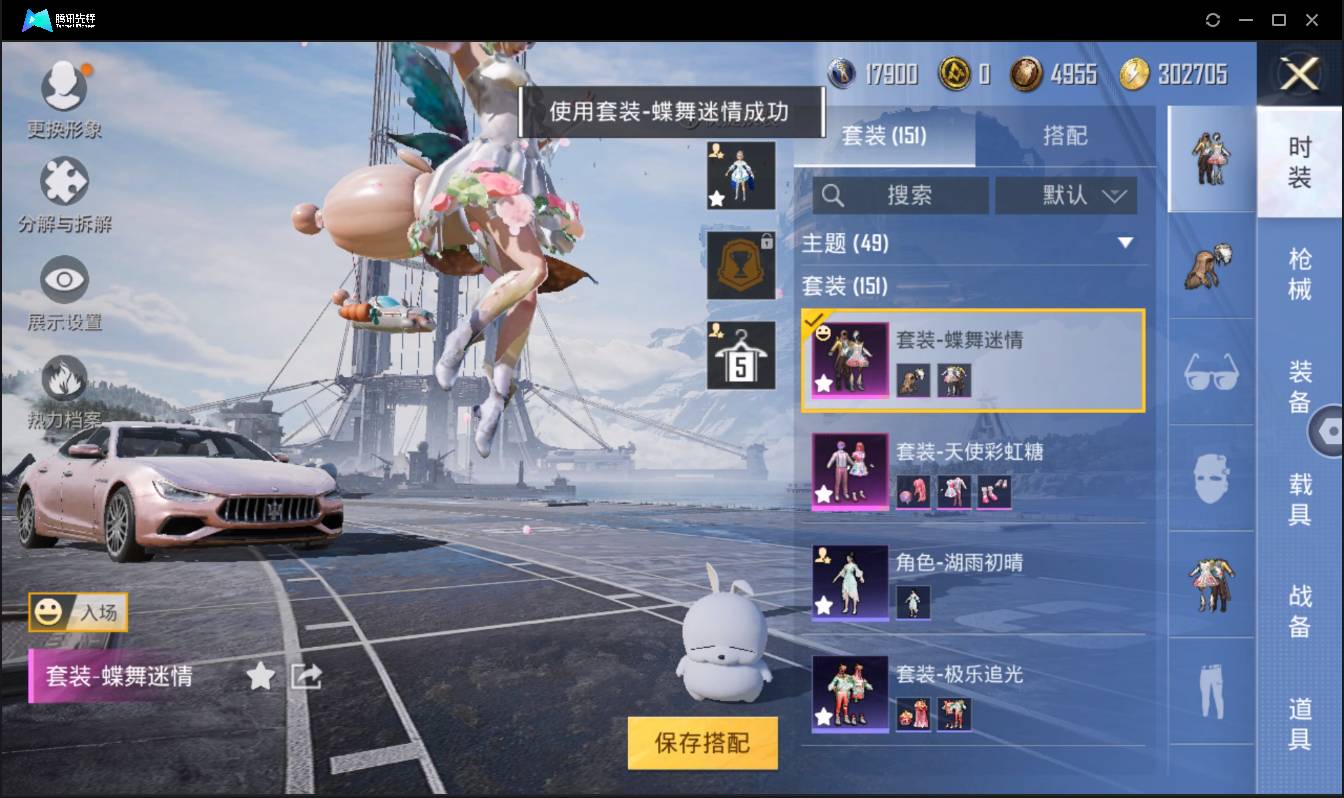The width and height of the screenshot is (1344, 798).
Task: Click the search magnifier icon
Action: [833, 195]
